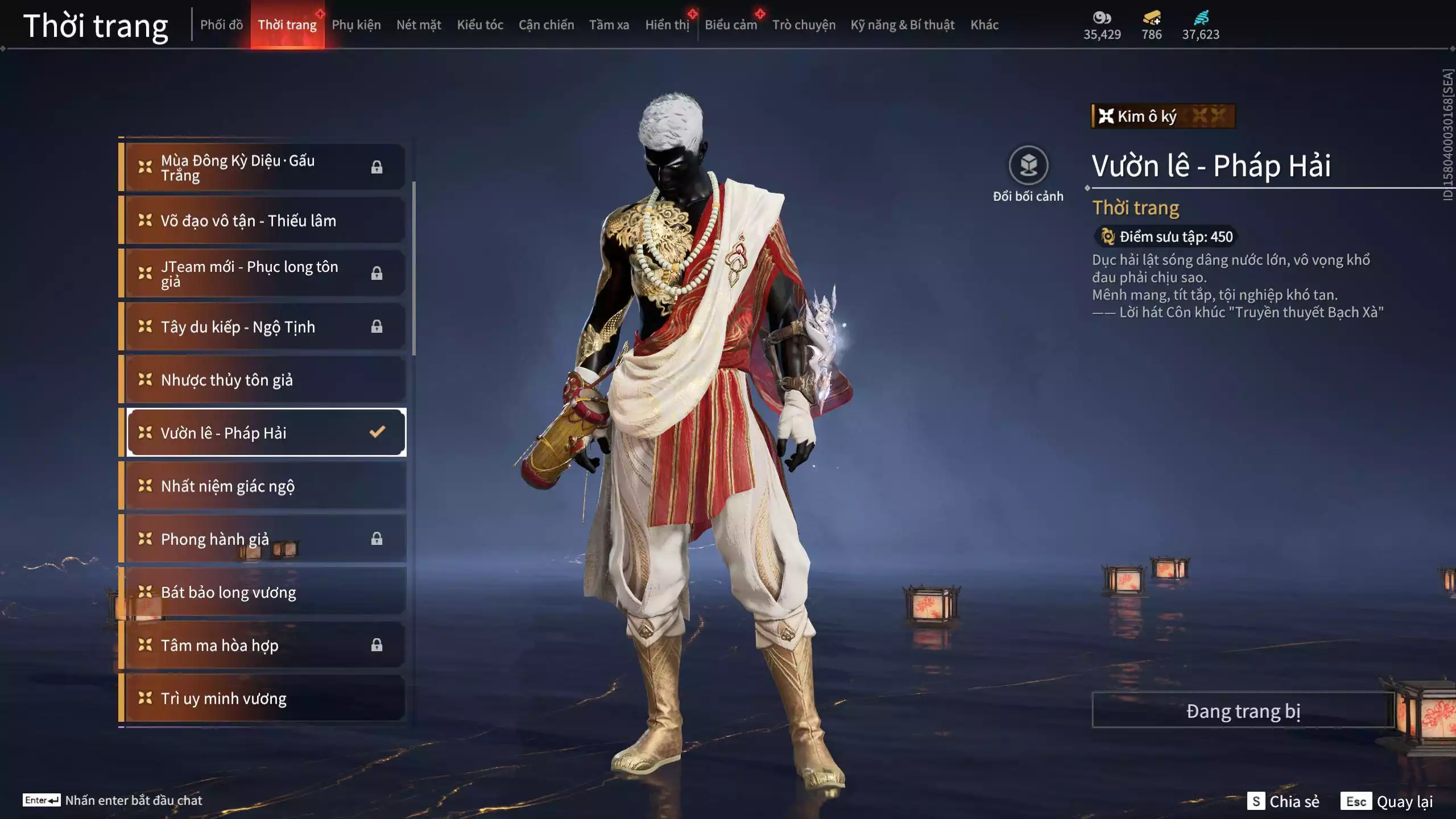The image size is (1456, 819).
Task: Switch to the Phối đồ tab
Action: click(x=221, y=25)
